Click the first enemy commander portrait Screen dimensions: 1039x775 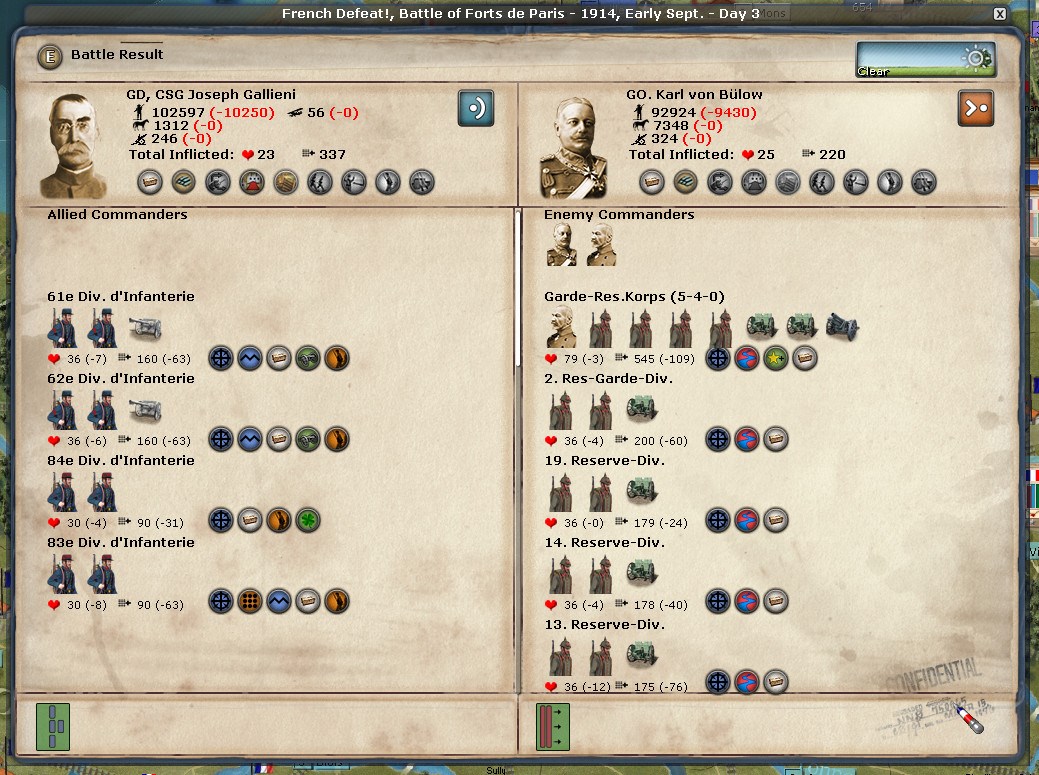click(561, 245)
